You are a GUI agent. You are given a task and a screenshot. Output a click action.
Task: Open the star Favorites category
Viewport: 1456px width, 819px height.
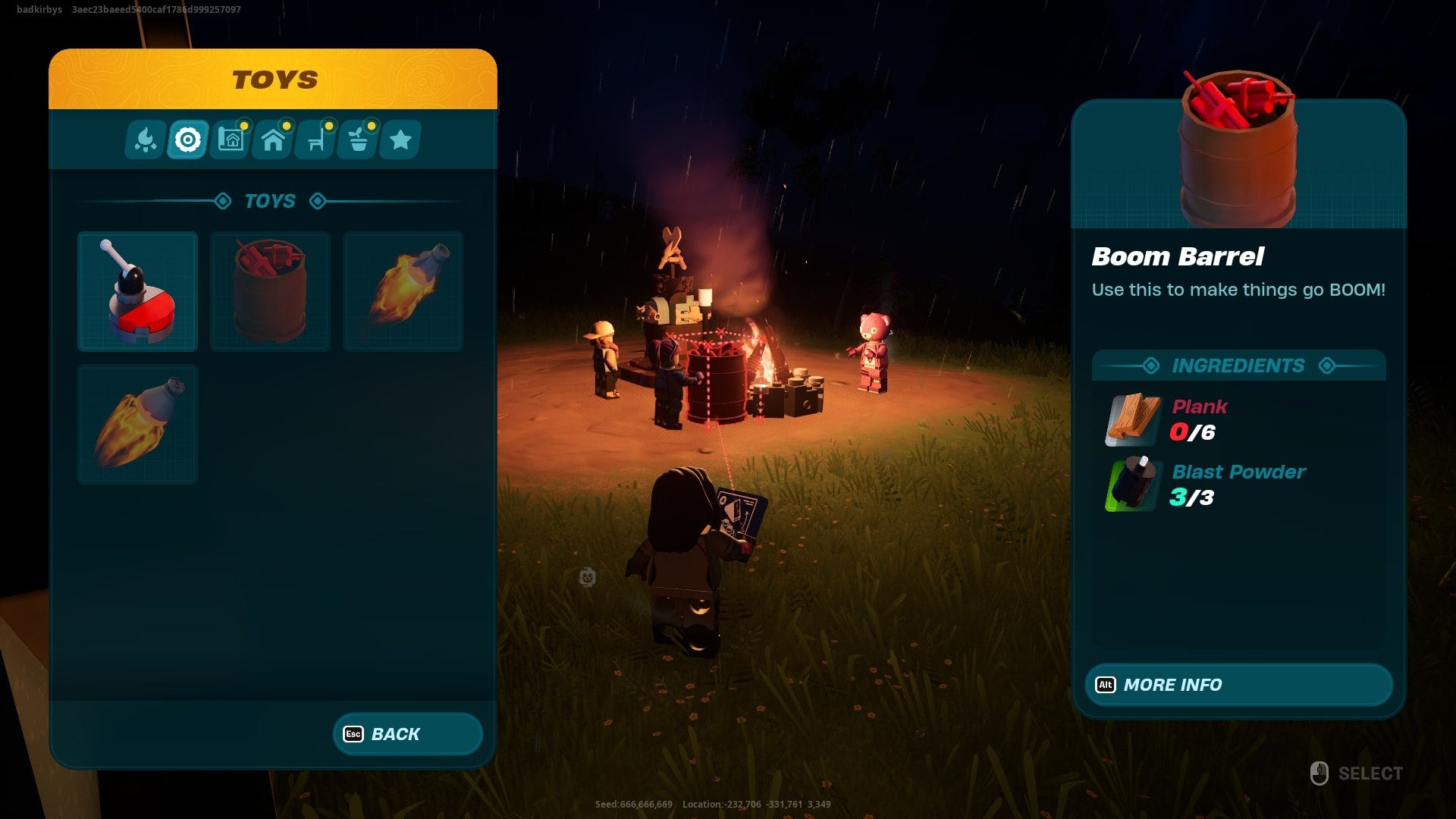401,140
